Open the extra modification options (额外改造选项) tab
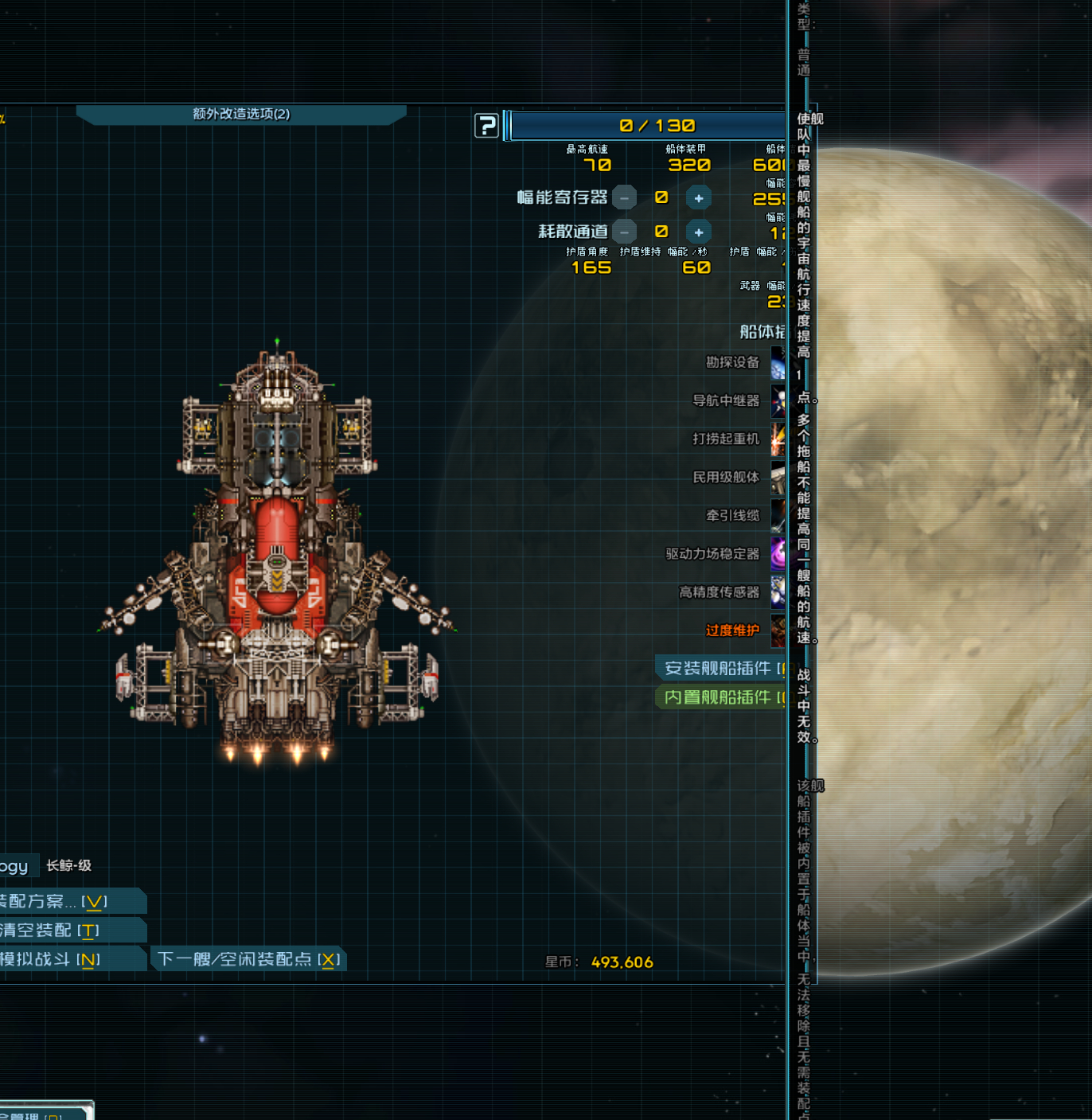Viewport: 1092px width, 1120px height. (x=241, y=115)
